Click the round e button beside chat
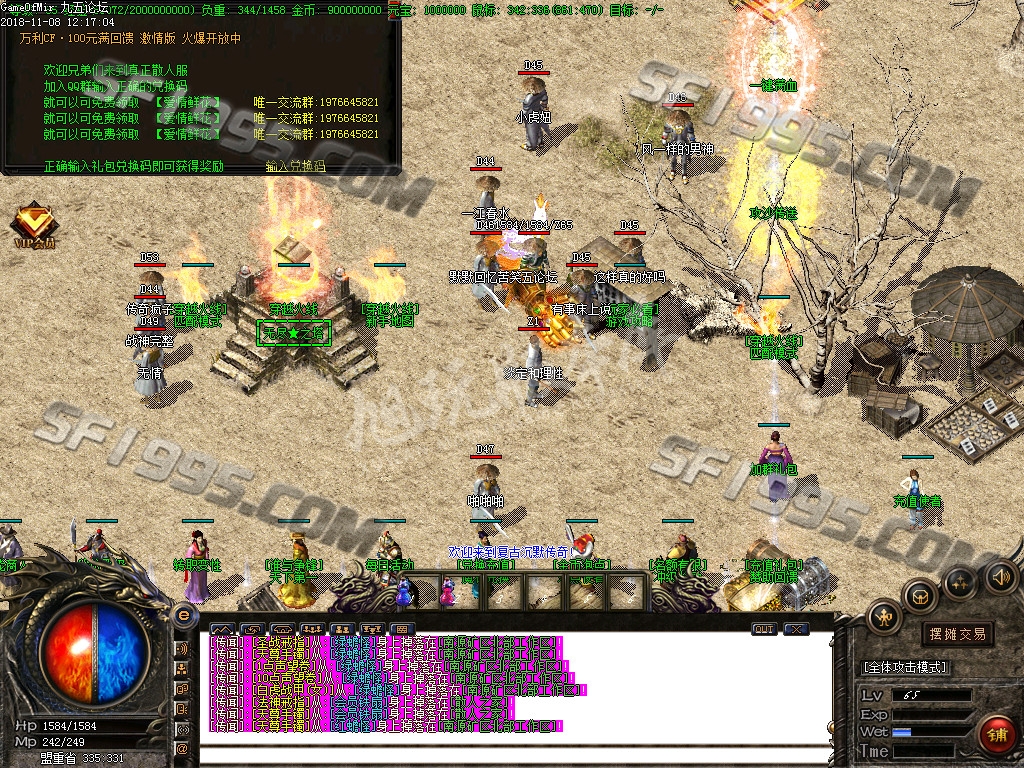Screen dimensions: 1024x768 click(x=183, y=614)
